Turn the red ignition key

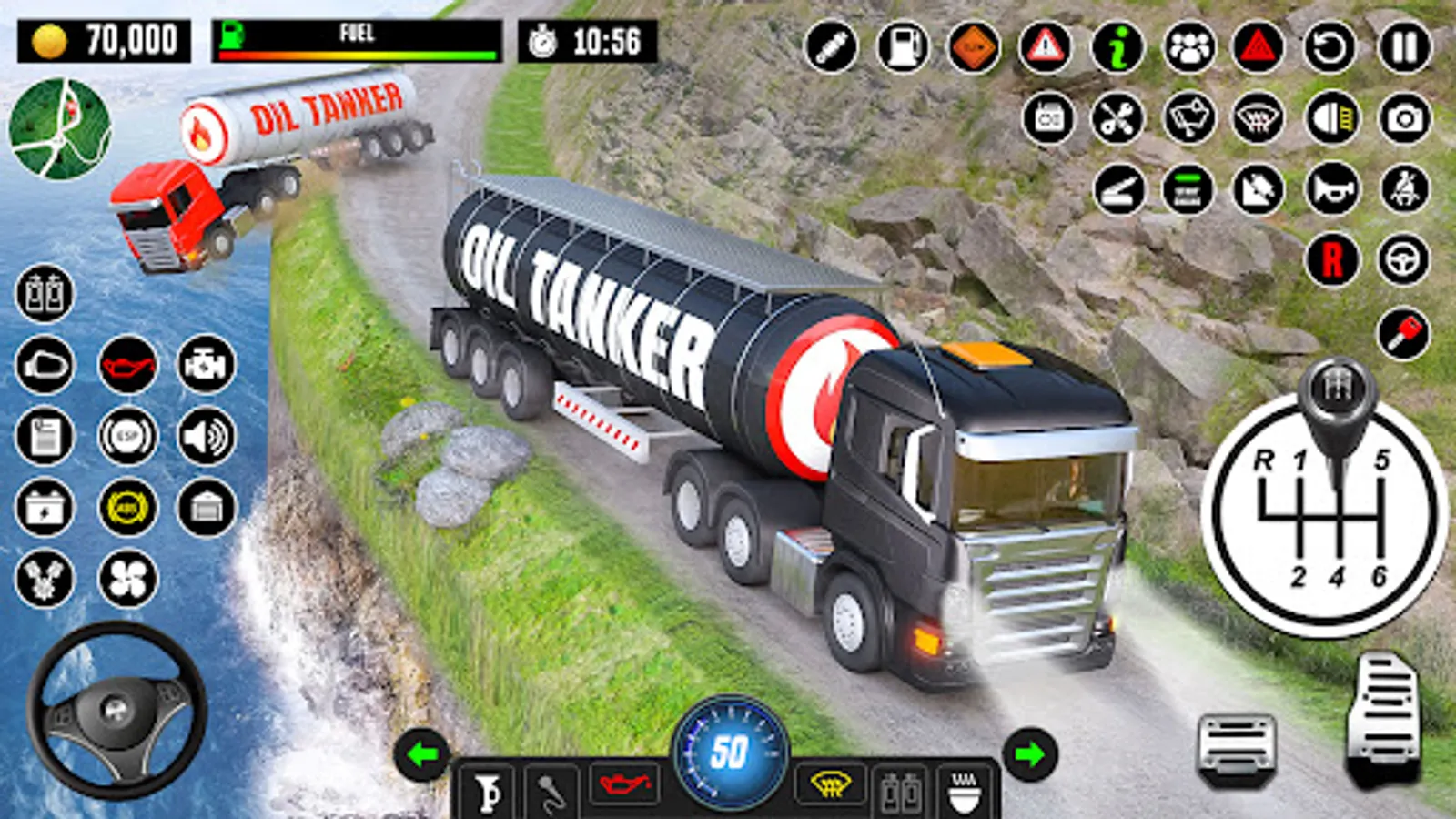pyautogui.click(x=1403, y=333)
